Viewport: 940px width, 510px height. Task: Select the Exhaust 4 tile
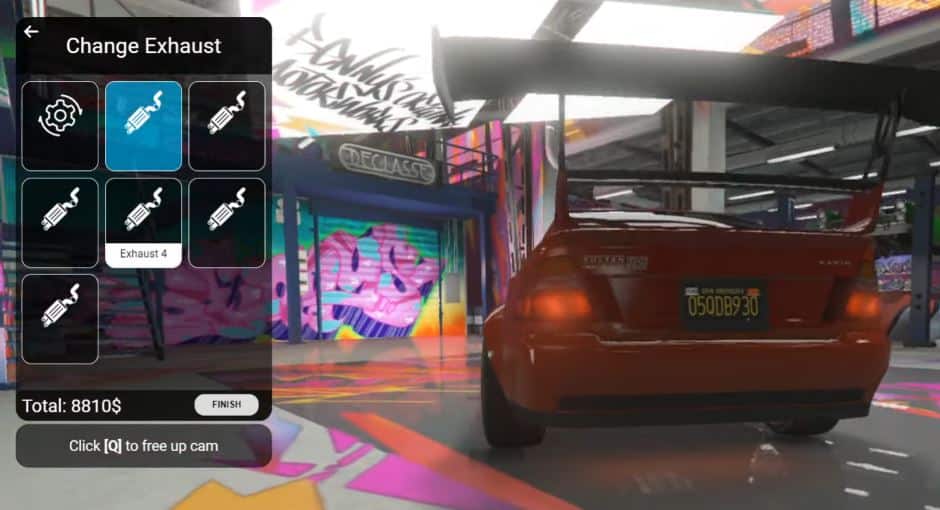tap(143, 222)
